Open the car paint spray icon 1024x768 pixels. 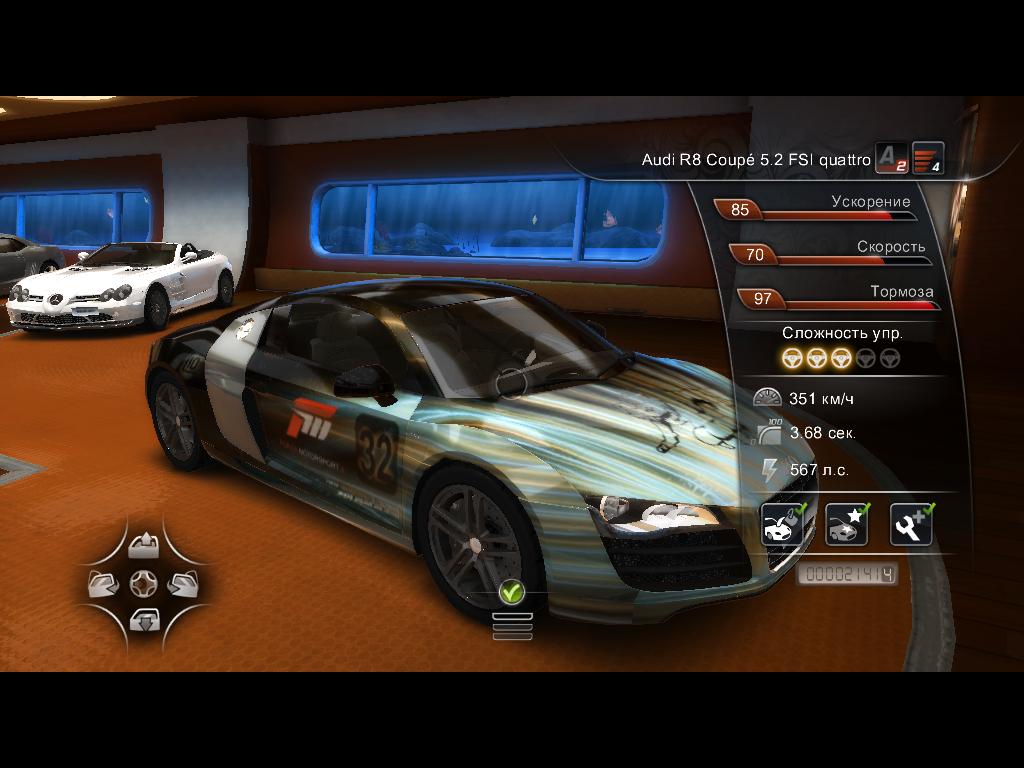781,525
